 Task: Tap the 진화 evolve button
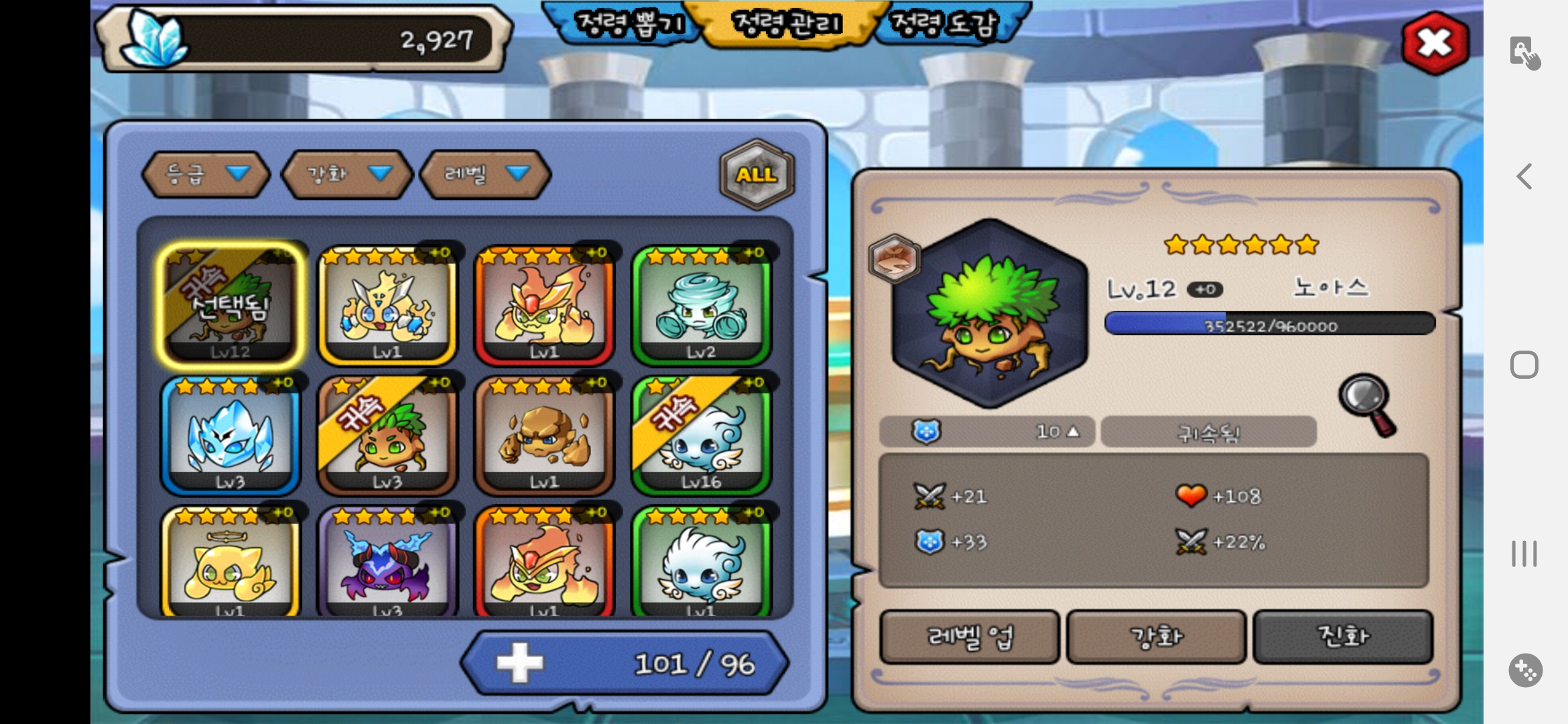click(x=1343, y=636)
